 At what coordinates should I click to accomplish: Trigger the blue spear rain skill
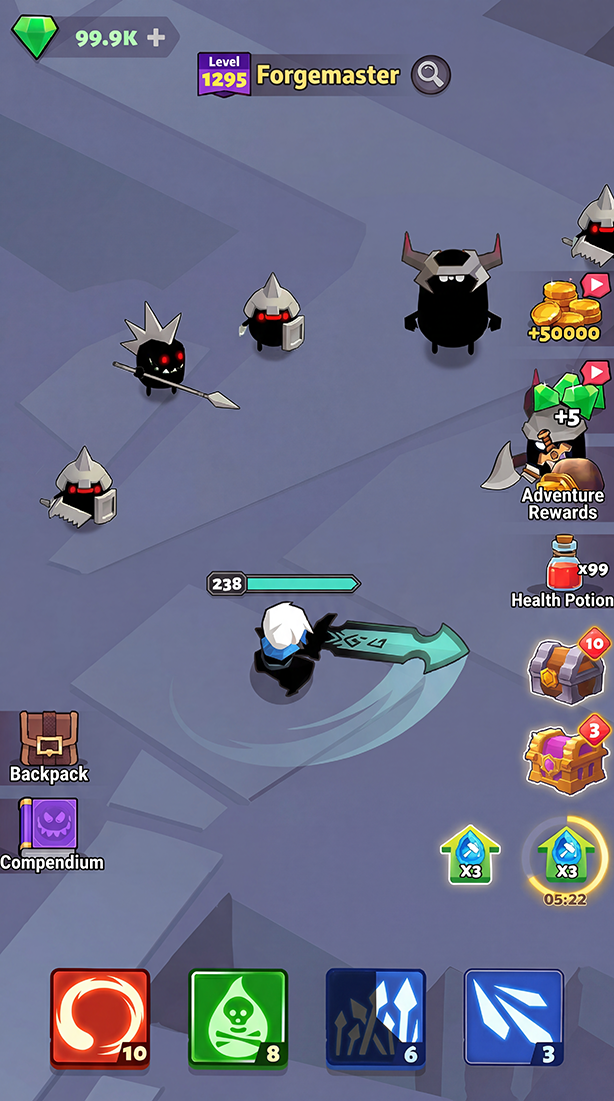click(x=376, y=1017)
